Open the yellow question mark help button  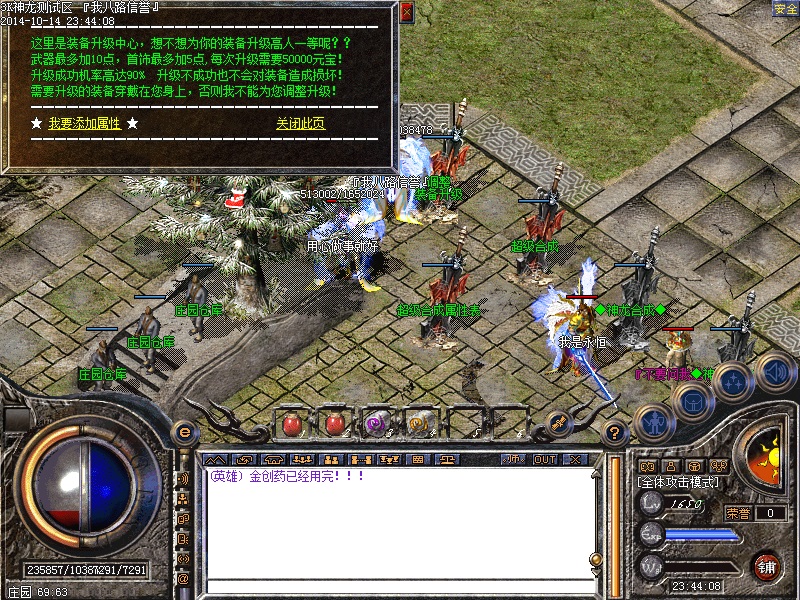click(x=616, y=432)
